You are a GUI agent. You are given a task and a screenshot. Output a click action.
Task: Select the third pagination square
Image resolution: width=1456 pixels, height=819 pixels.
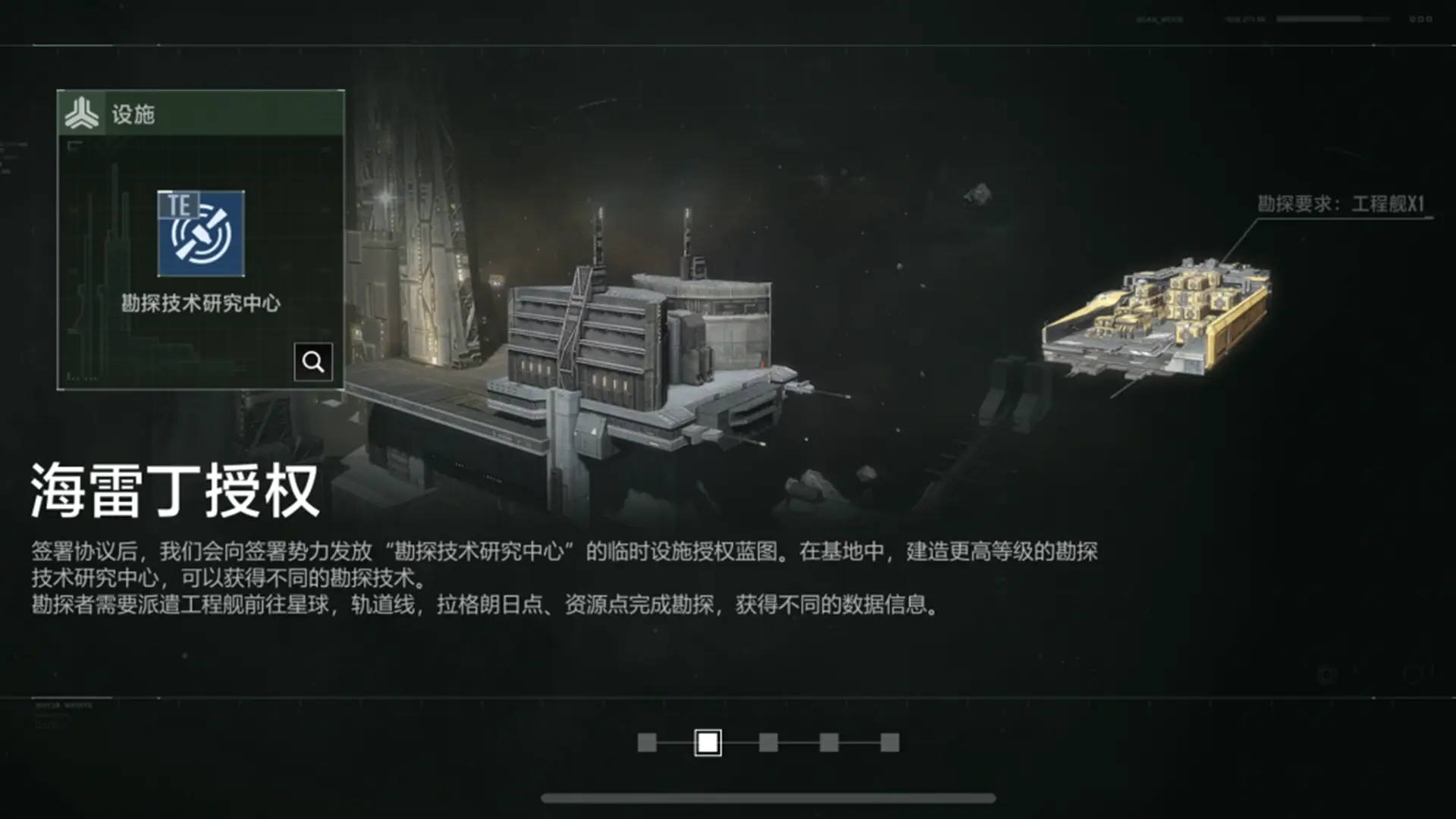point(768,744)
